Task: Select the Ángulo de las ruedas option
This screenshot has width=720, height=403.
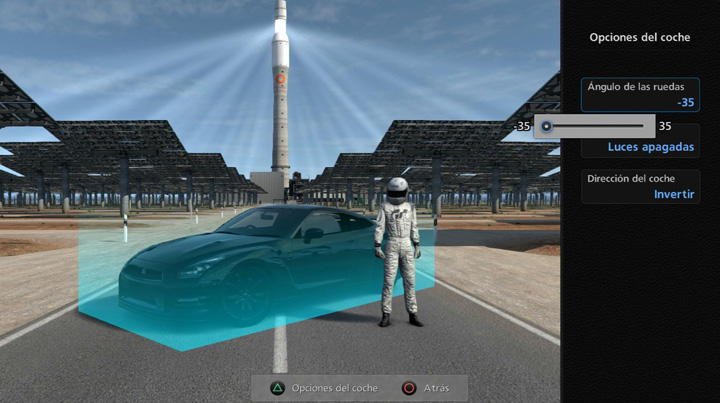Action: pyautogui.click(x=640, y=94)
